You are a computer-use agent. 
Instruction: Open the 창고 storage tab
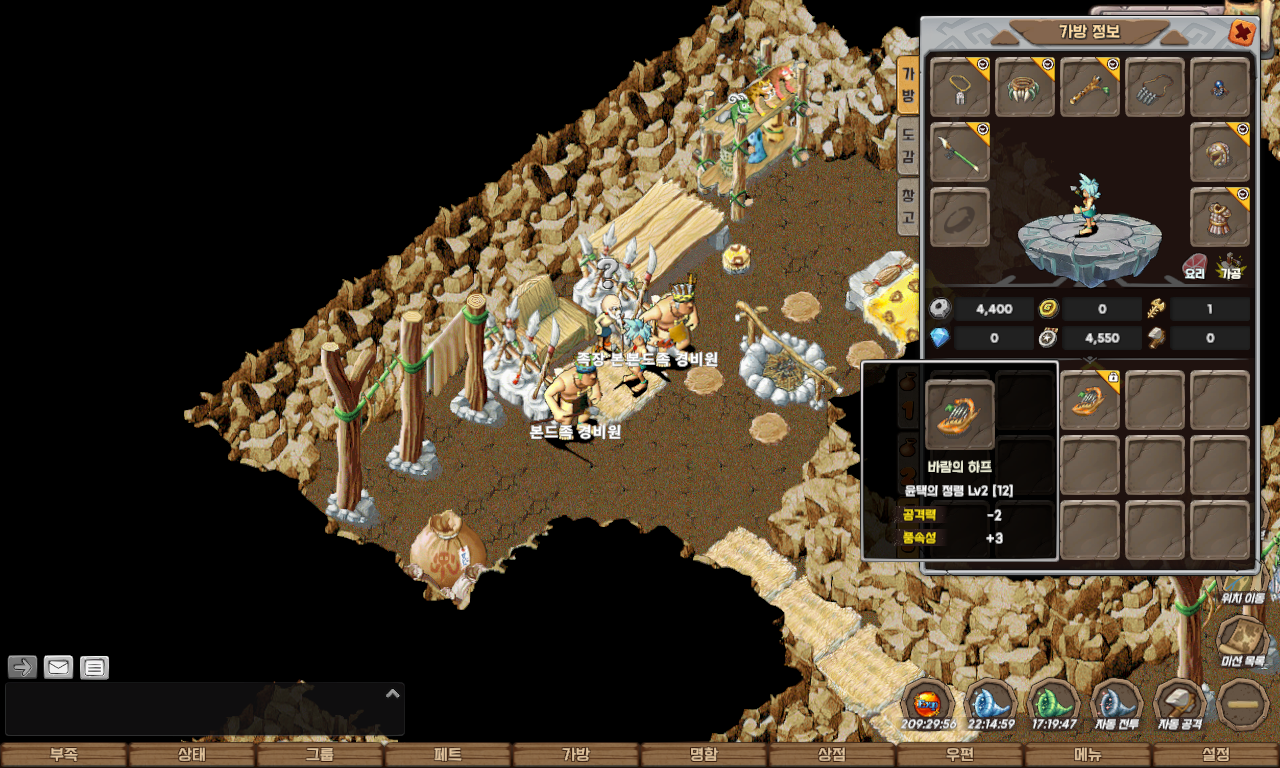[907, 204]
